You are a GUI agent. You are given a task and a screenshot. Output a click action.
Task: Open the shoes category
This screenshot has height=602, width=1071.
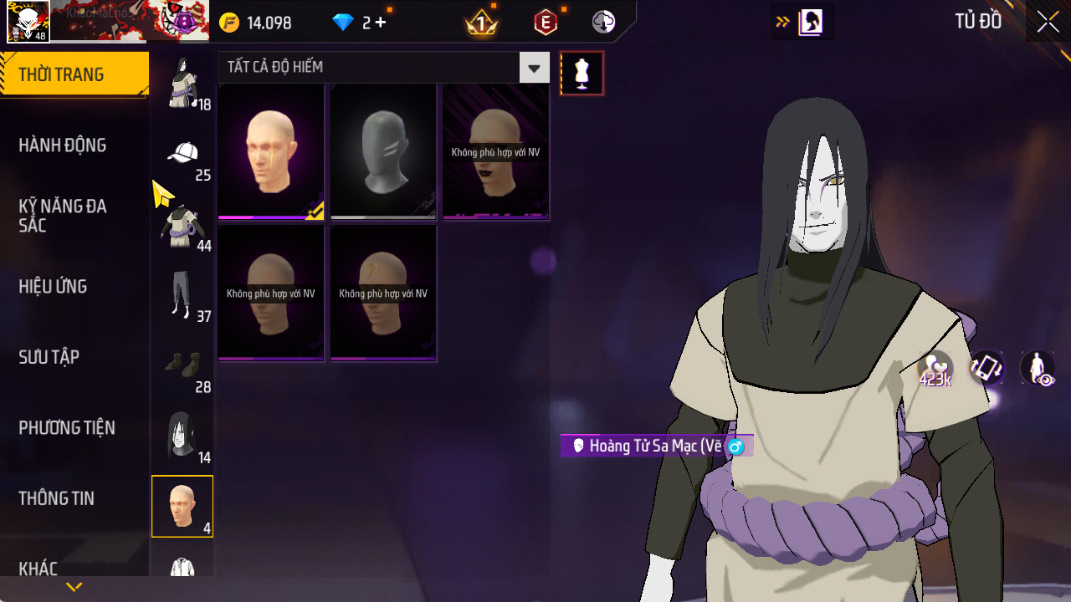[x=182, y=366]
